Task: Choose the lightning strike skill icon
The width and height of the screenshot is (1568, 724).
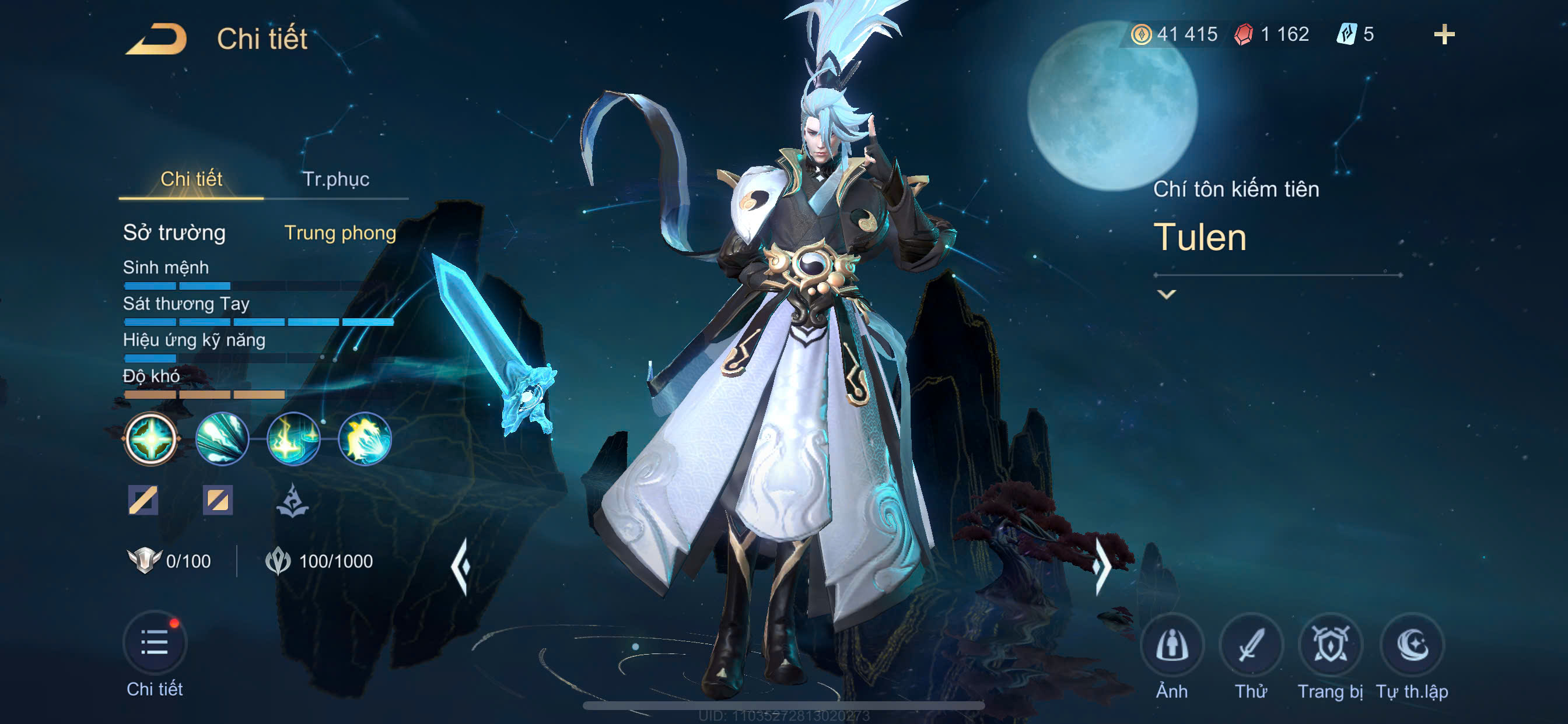Action: (x=293, y=438)
